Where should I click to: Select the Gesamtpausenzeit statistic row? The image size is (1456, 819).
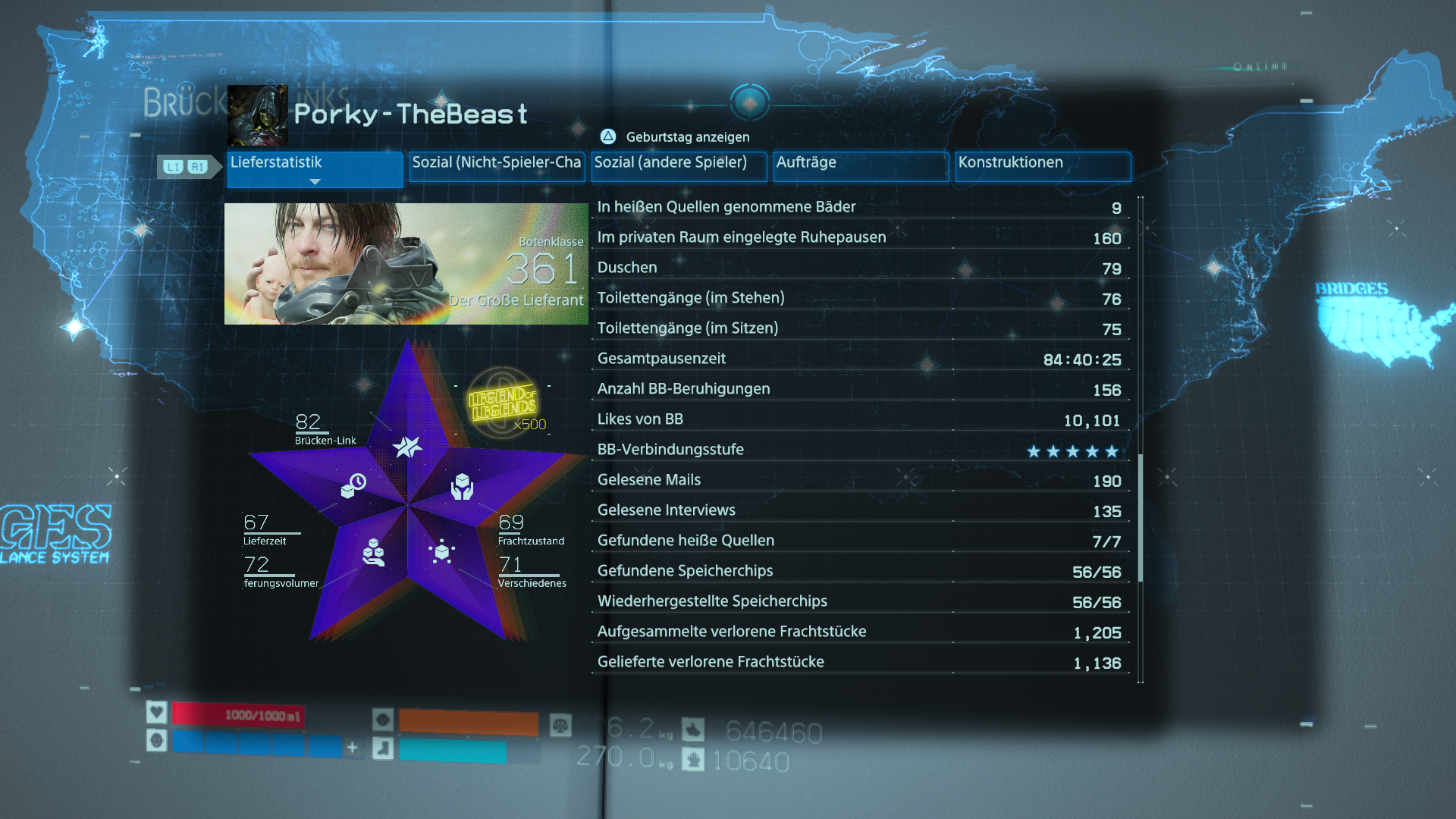tap(859, 359)
